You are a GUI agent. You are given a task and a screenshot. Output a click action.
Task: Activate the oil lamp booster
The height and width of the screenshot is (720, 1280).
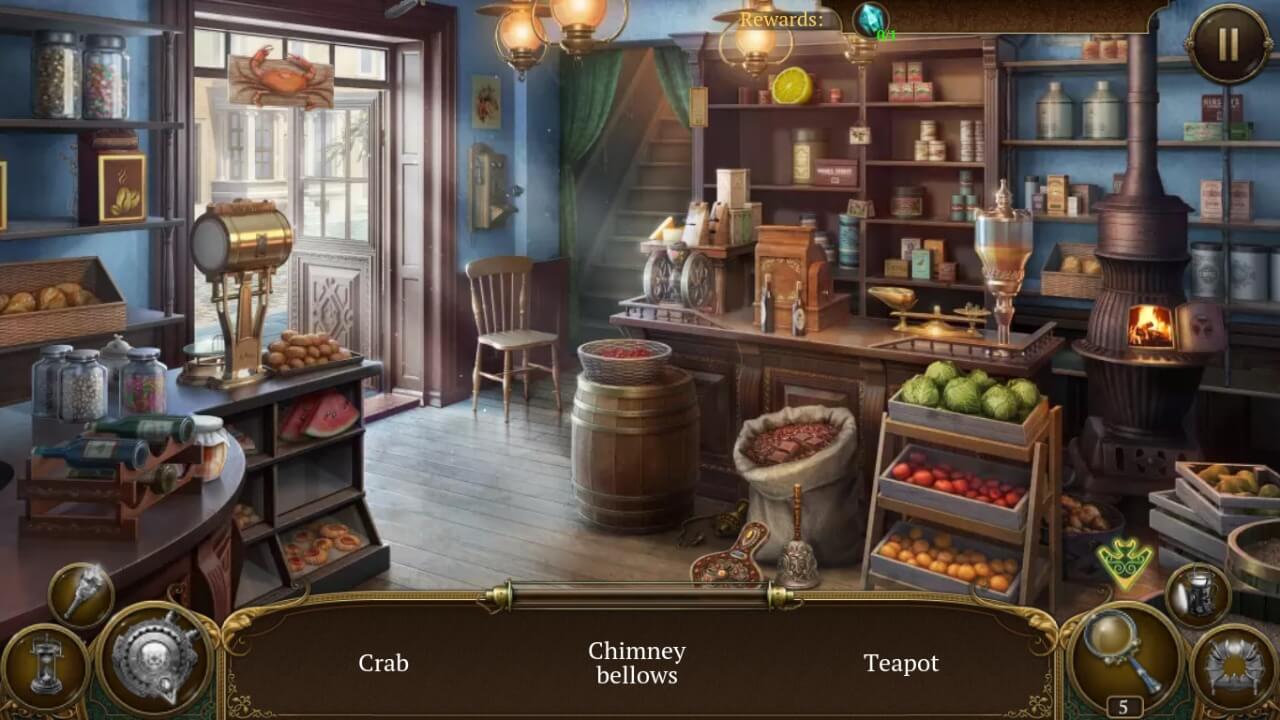pos(1196,597)
